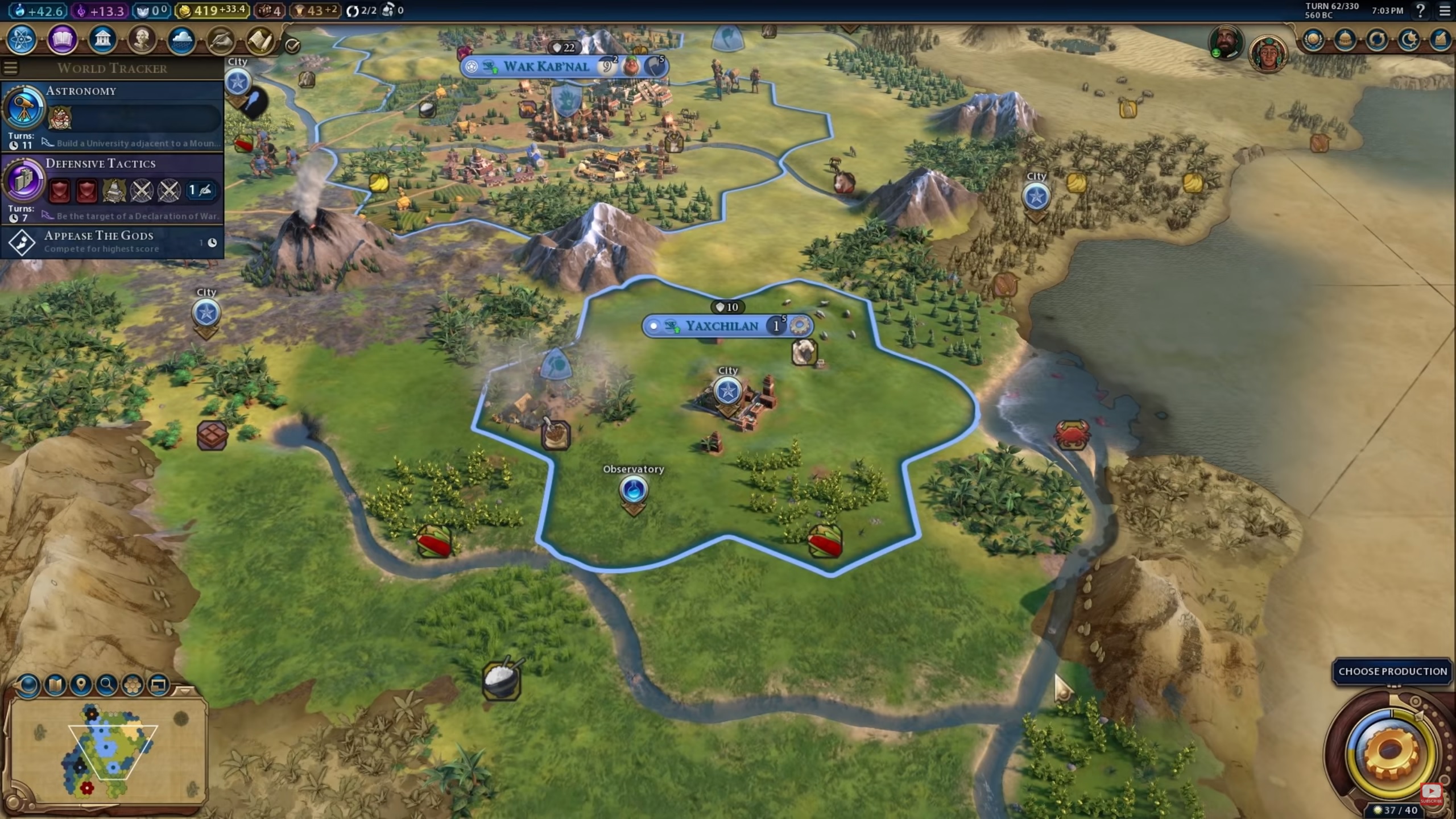Select the Yaxchilan city banner
Image resolution: width=1456 pixels, height=819 pixels.
coord(721,326)
